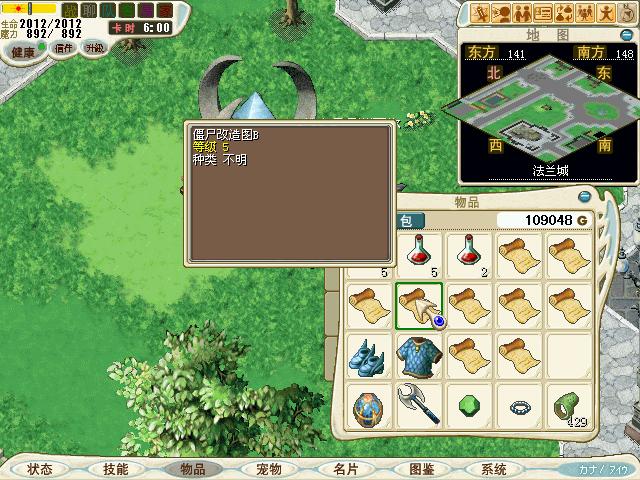Open the 状态 status menu
Image resolution: width=640 pixels, height=480 pixels.
(41, 469)
